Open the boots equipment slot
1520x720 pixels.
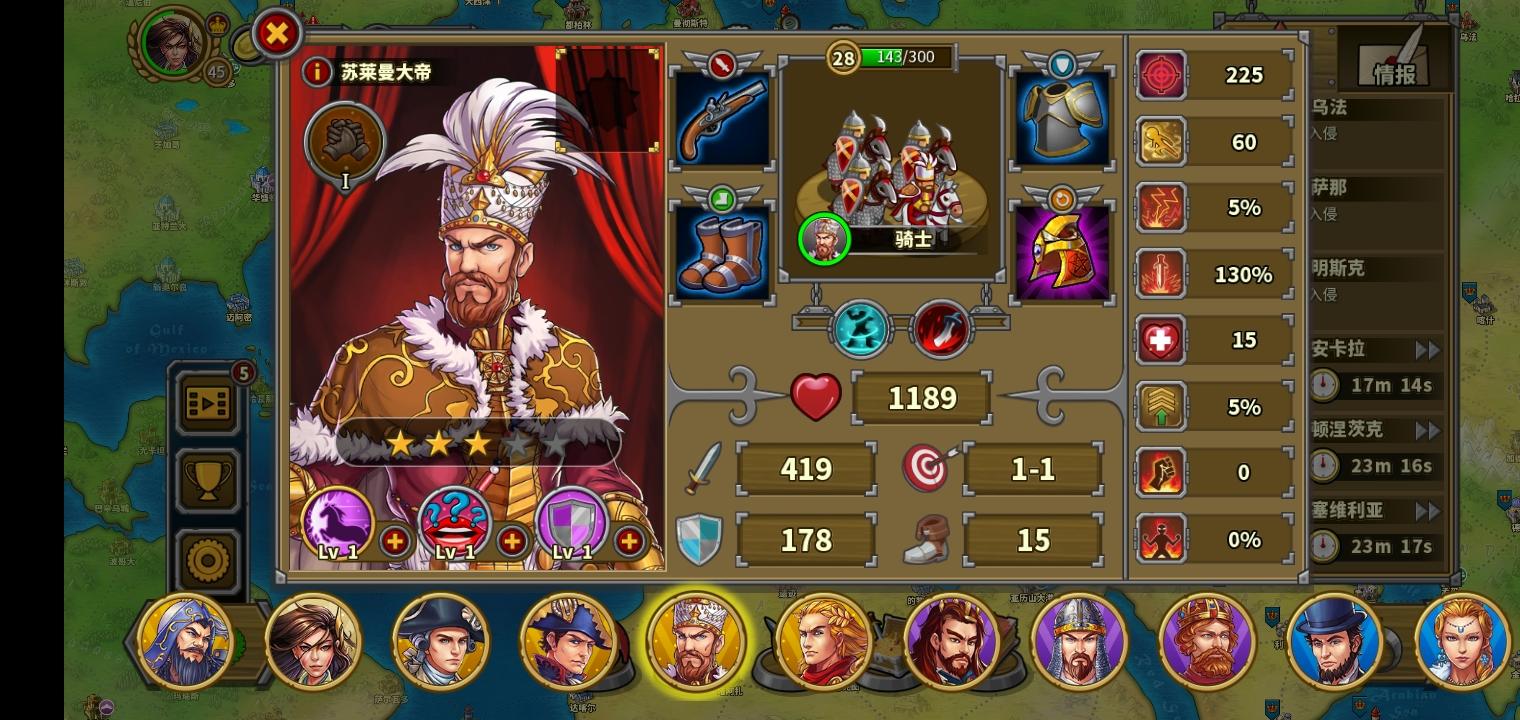click(x=722, y=250)
